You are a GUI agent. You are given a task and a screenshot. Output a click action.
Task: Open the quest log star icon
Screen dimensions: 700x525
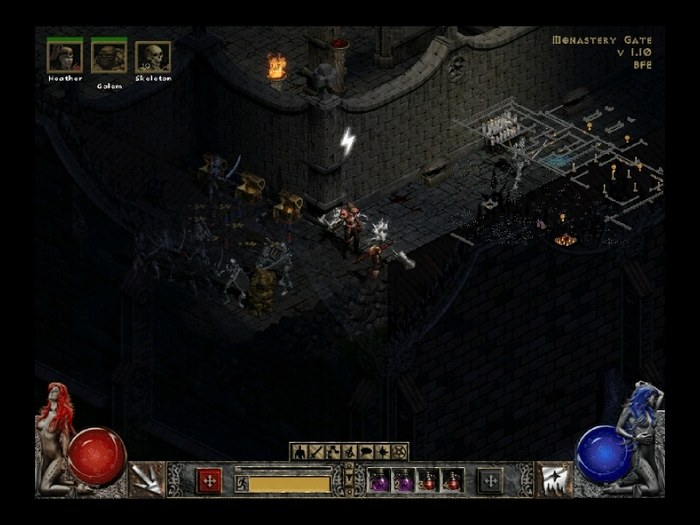(381, 452)
